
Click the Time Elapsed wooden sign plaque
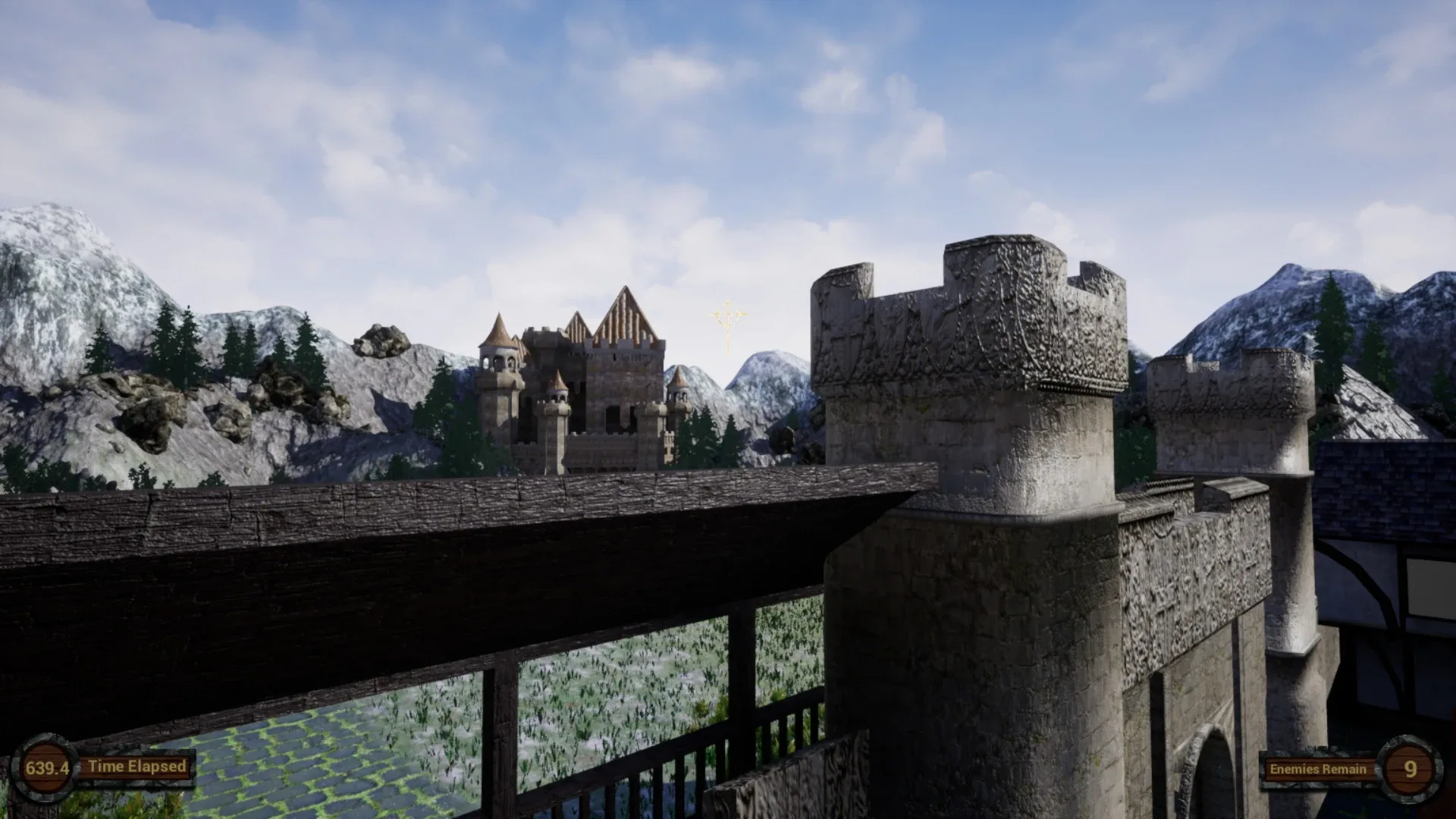(135, 767)
